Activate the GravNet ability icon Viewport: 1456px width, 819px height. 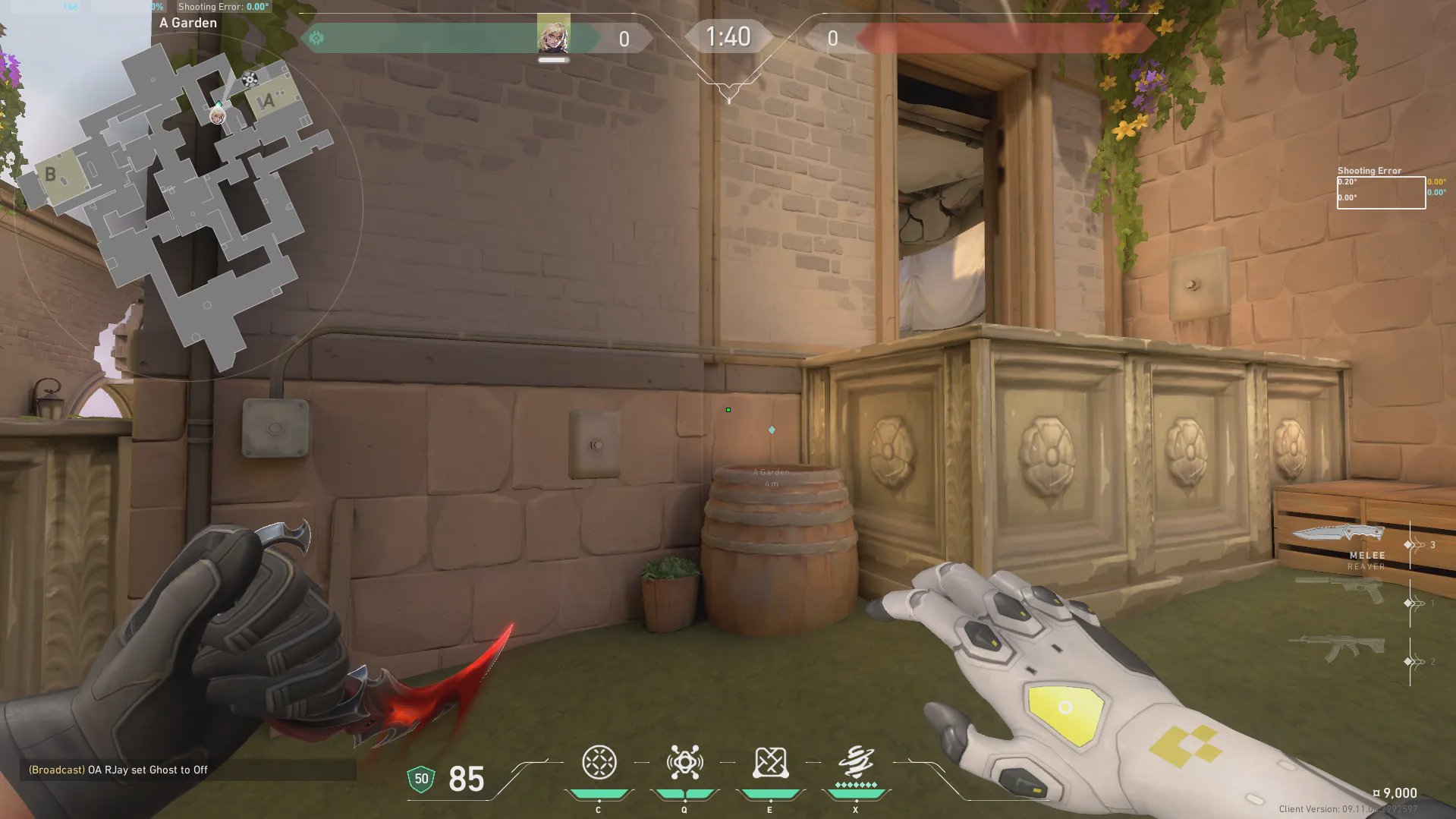coord(599,763)
